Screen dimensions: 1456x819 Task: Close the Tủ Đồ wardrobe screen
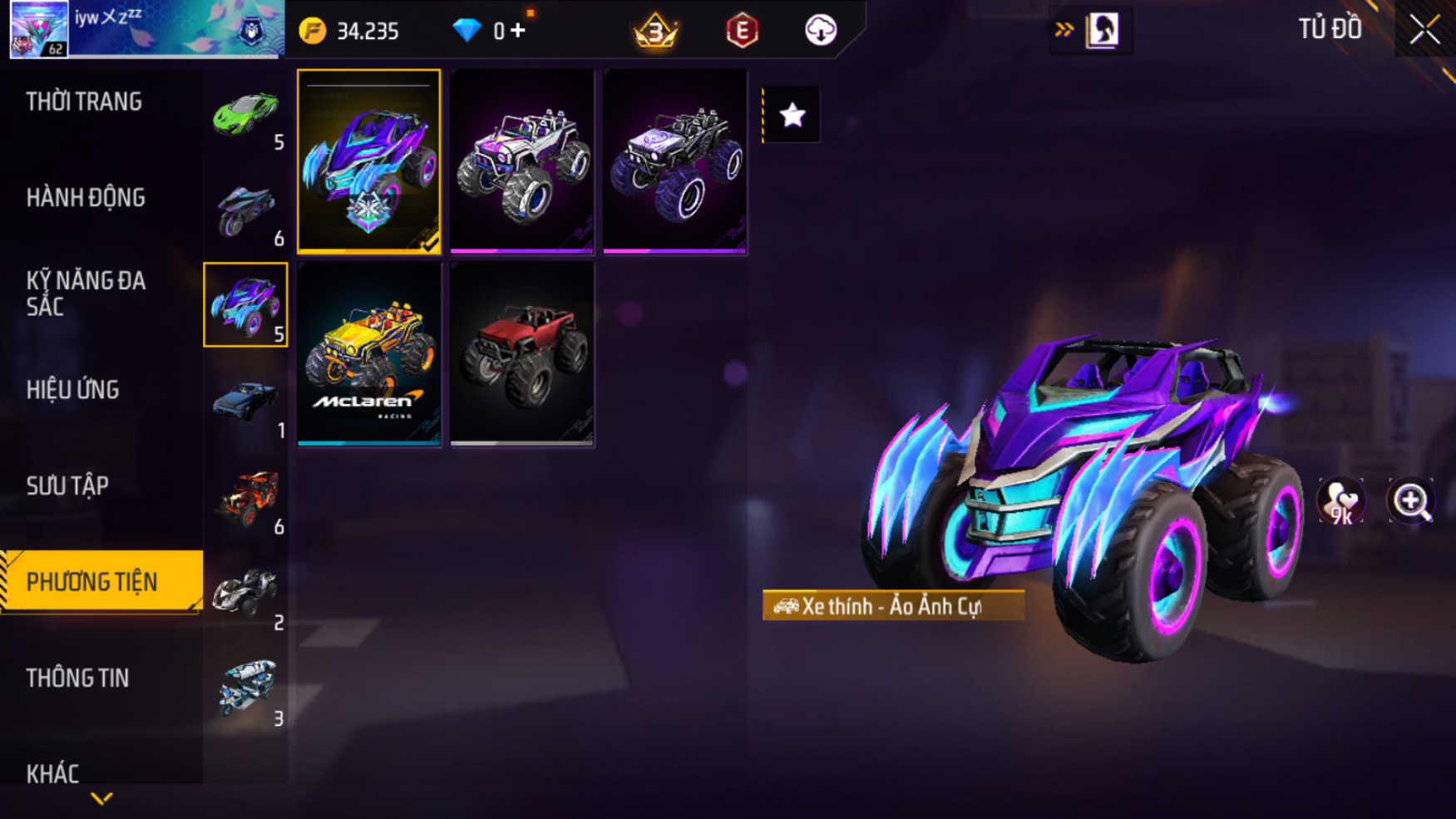[1424, 30]
